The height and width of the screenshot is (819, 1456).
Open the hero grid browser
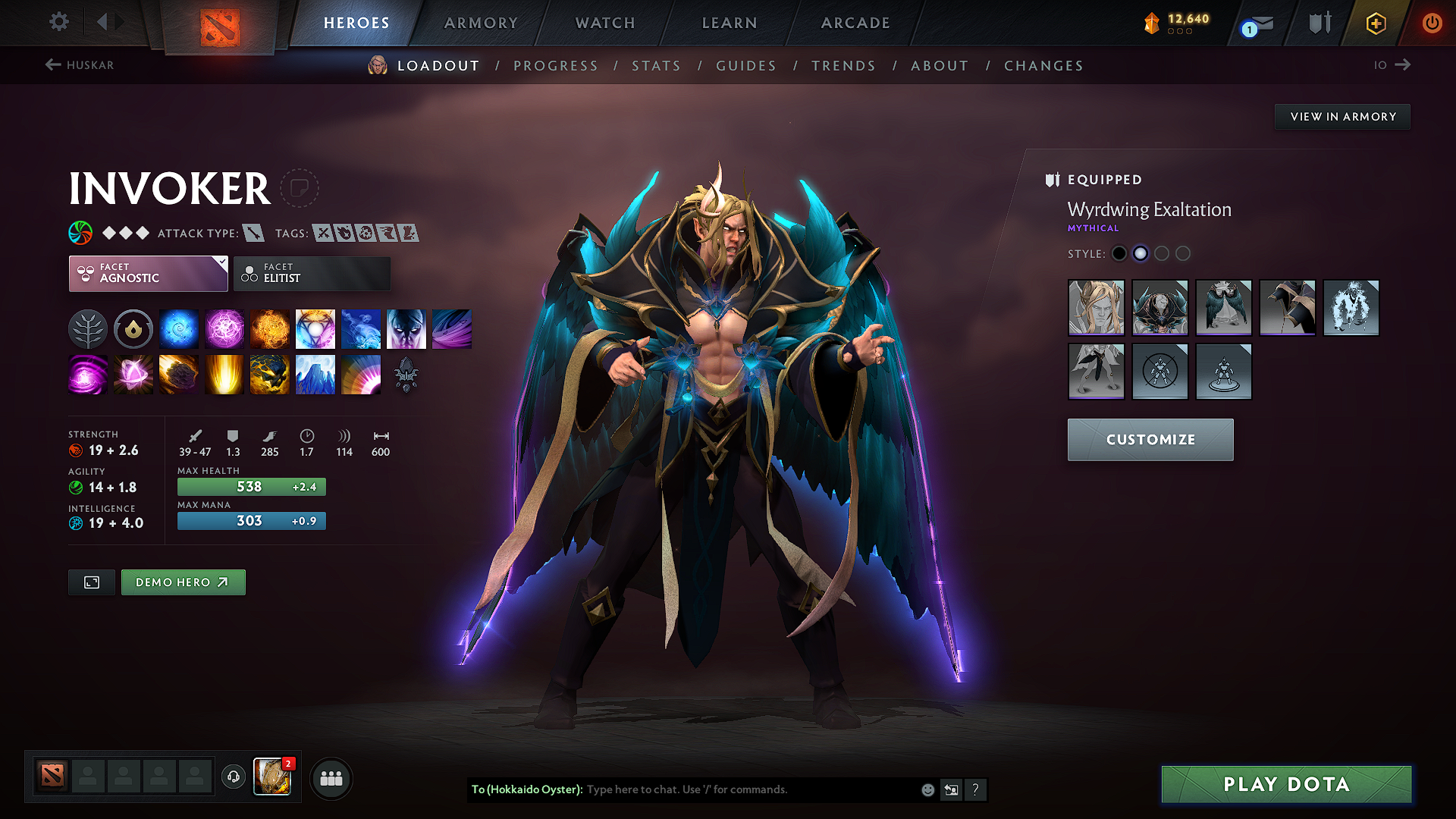(x=330, y=777)
